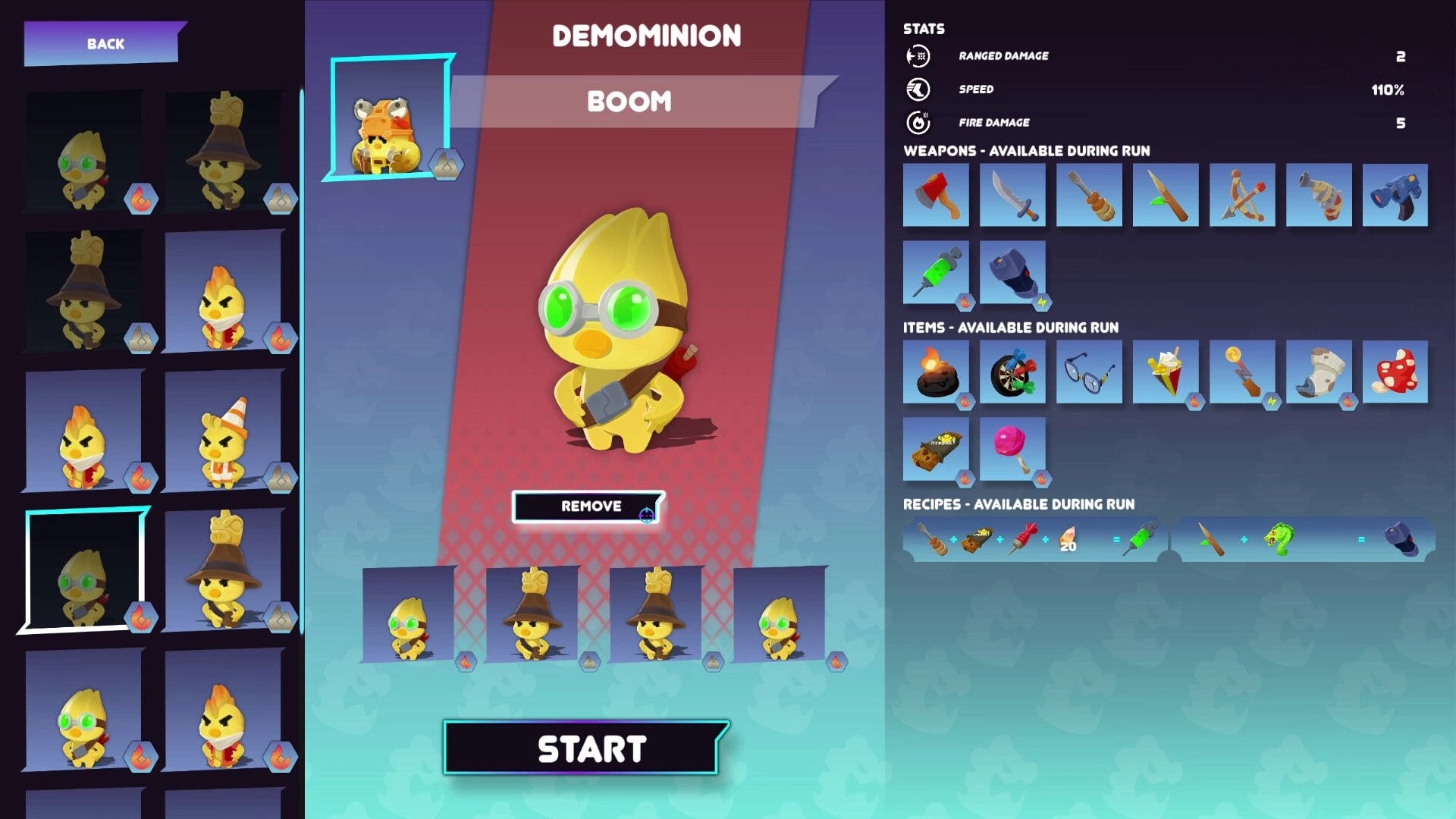This screenshot has height=819, width=1456.
Task: Select the crossbow weapon icon
Action: [x=1241, y=195]
